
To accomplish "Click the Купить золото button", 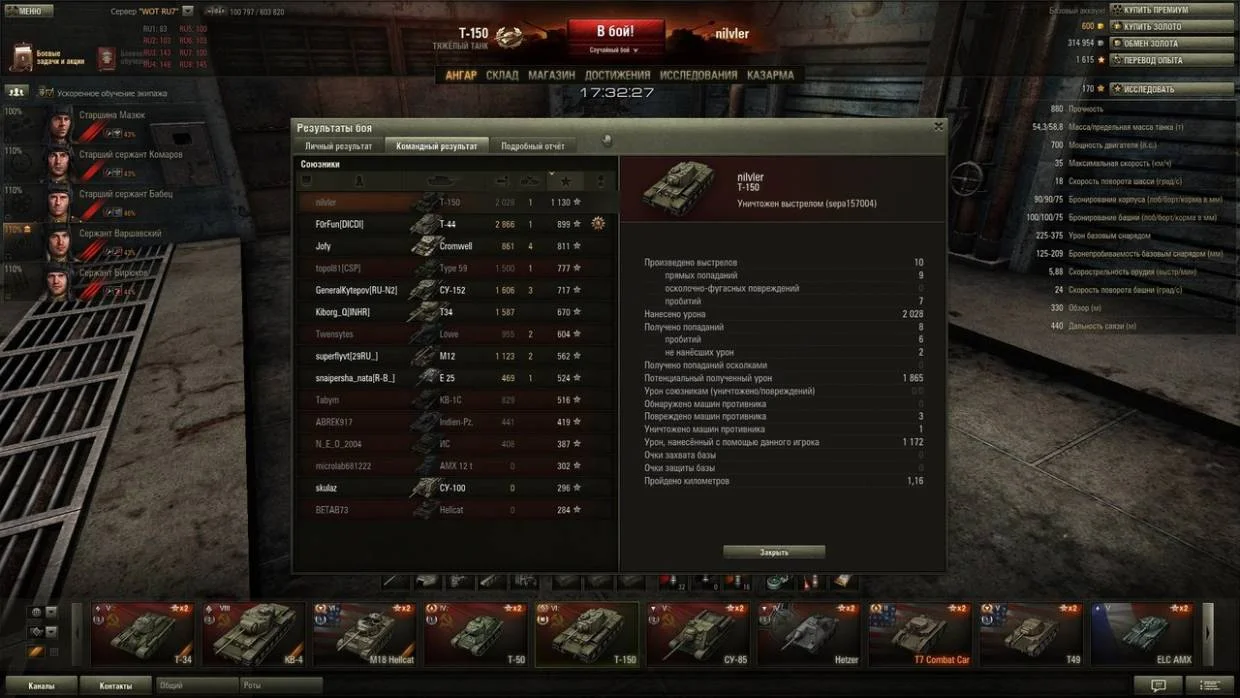I will [x=1171, y=27].
